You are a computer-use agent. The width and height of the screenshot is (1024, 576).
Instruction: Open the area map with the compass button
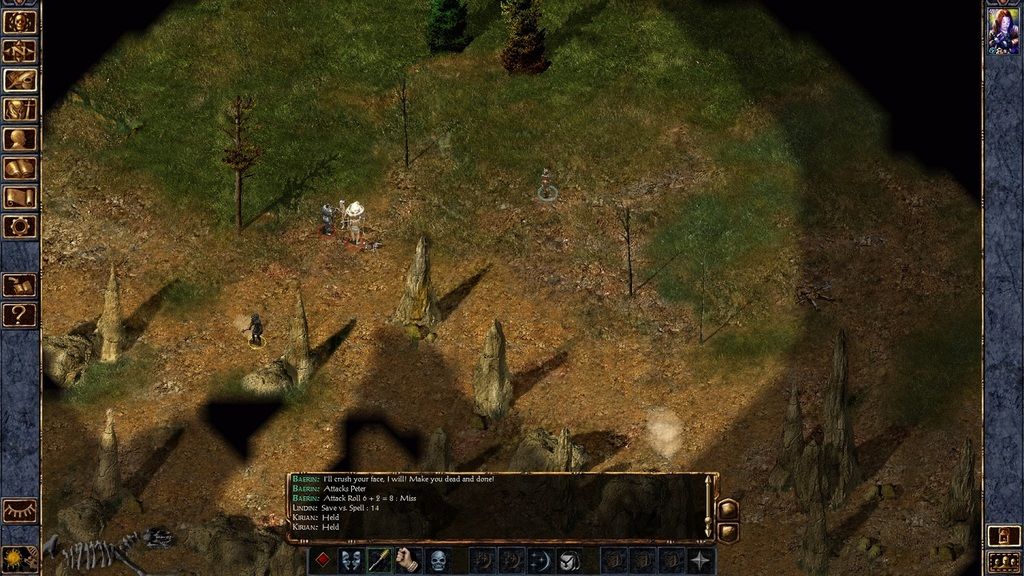click(x=19, y=50)
